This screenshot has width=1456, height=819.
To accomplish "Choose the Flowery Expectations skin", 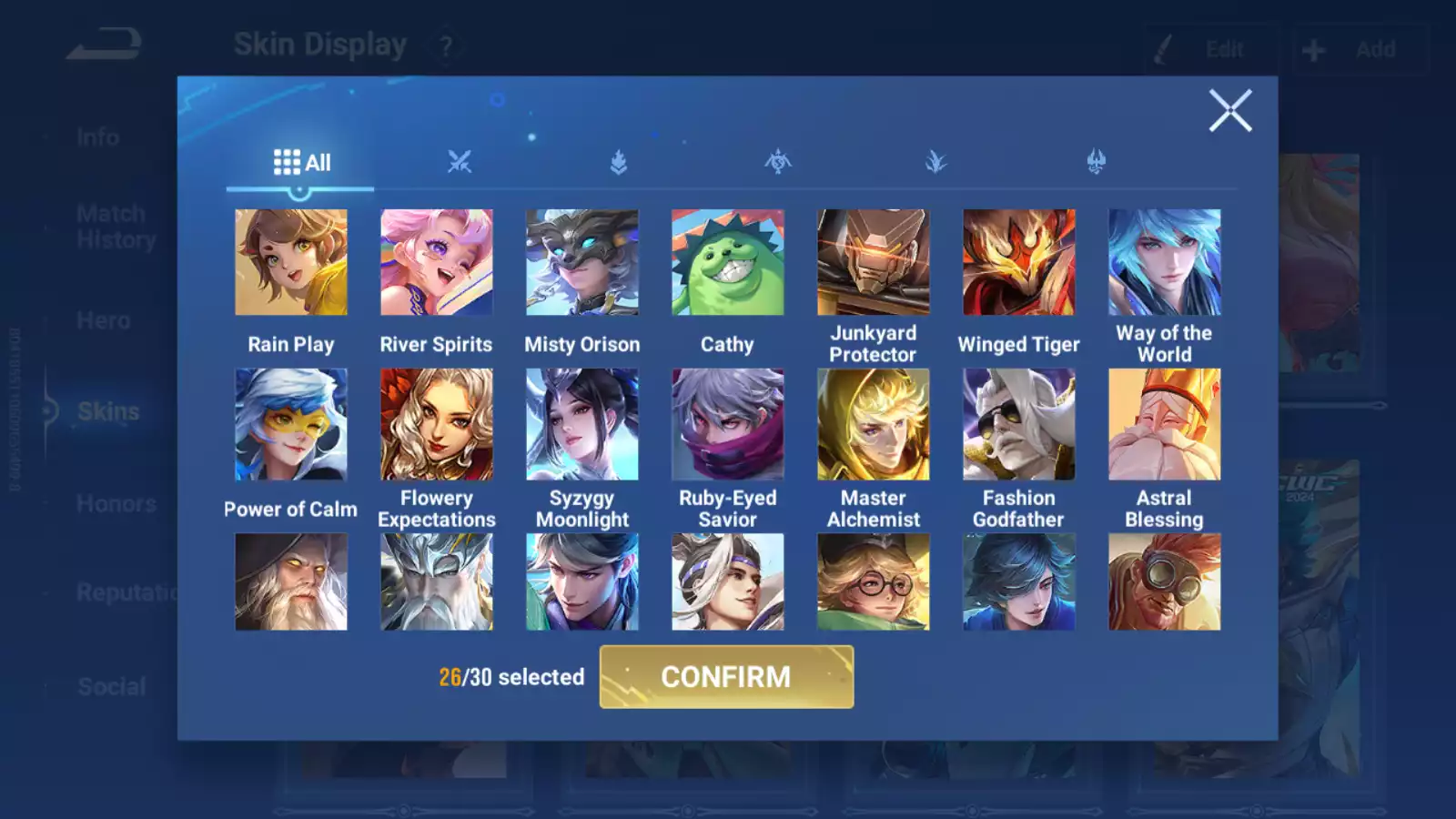I will (437, 424).
